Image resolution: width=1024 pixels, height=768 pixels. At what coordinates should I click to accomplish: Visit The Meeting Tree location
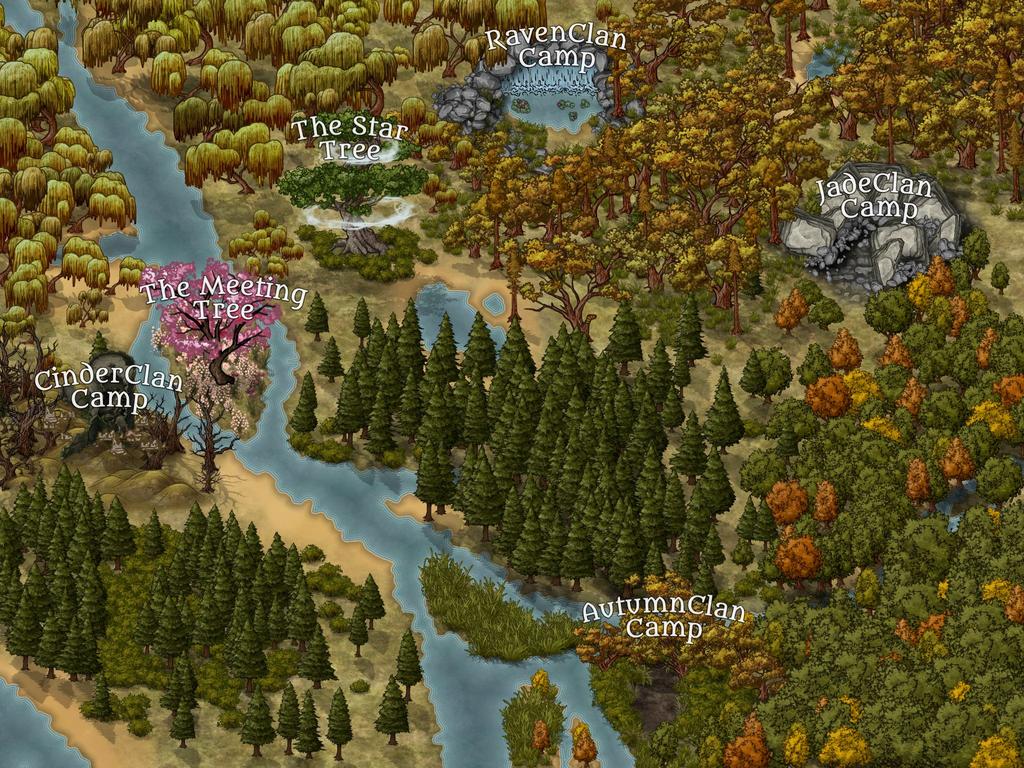point(223,298)
